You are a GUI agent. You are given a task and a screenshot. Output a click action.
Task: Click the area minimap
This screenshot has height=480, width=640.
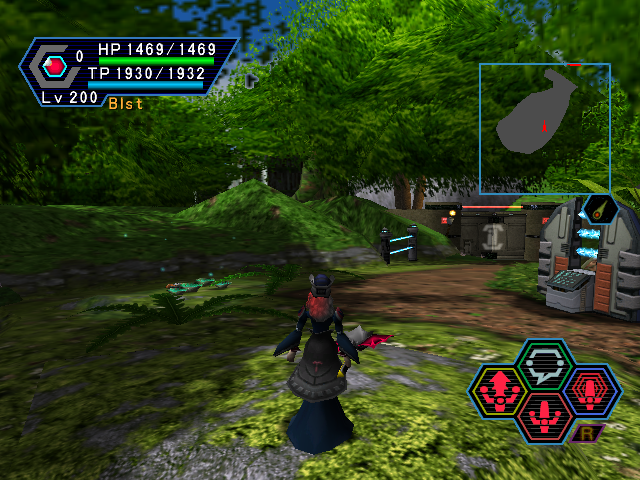544,128
